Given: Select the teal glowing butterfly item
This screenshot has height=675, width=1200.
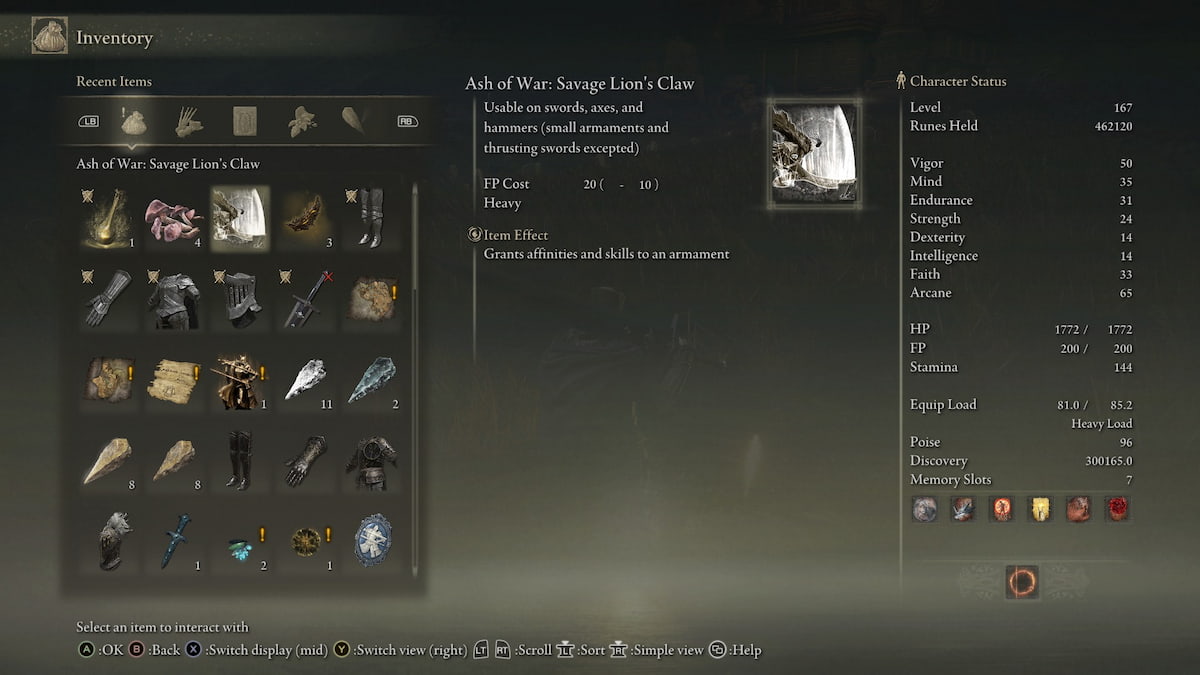Looking at the screenshot, I should click(x=239, y=547).
